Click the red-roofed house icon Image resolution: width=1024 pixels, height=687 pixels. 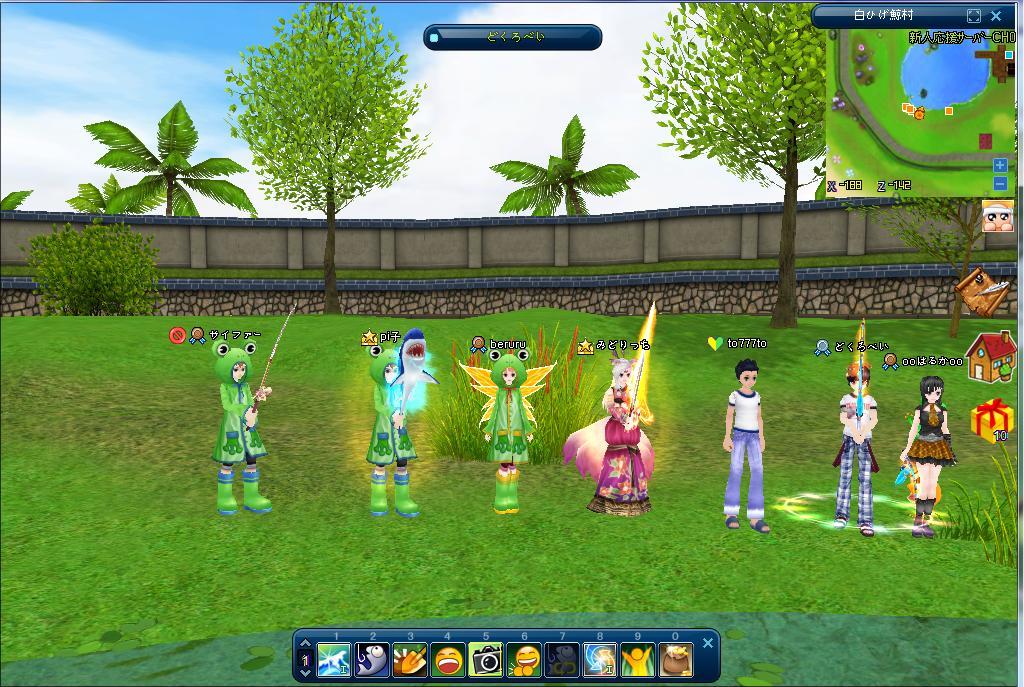point(990,357)
